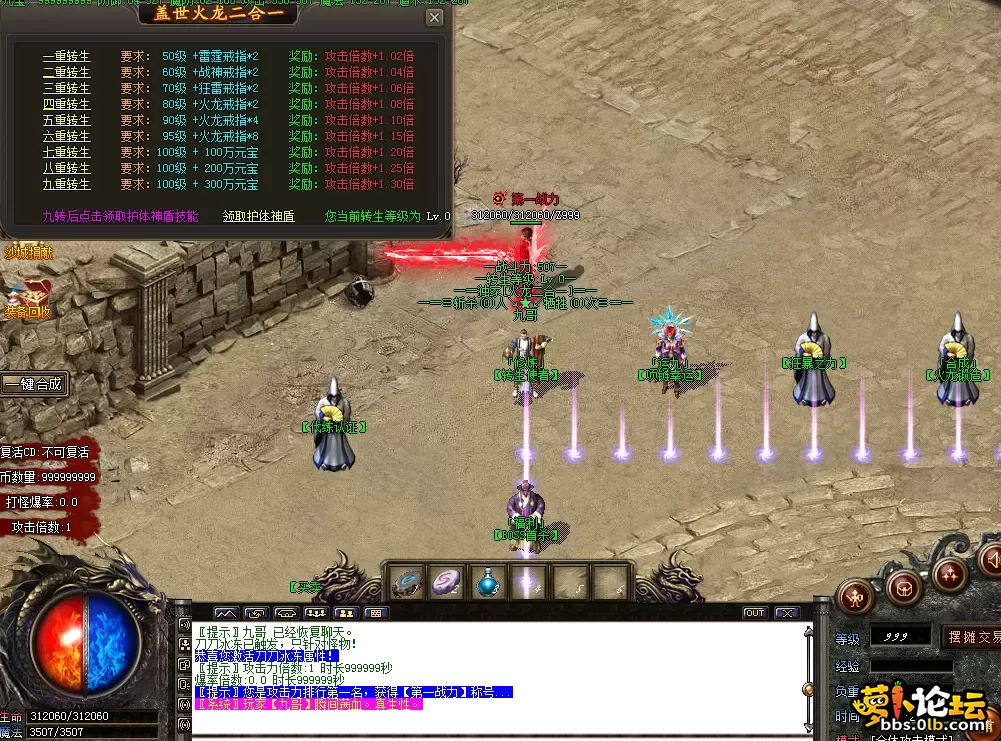Click the 一键合成 button

34,384
